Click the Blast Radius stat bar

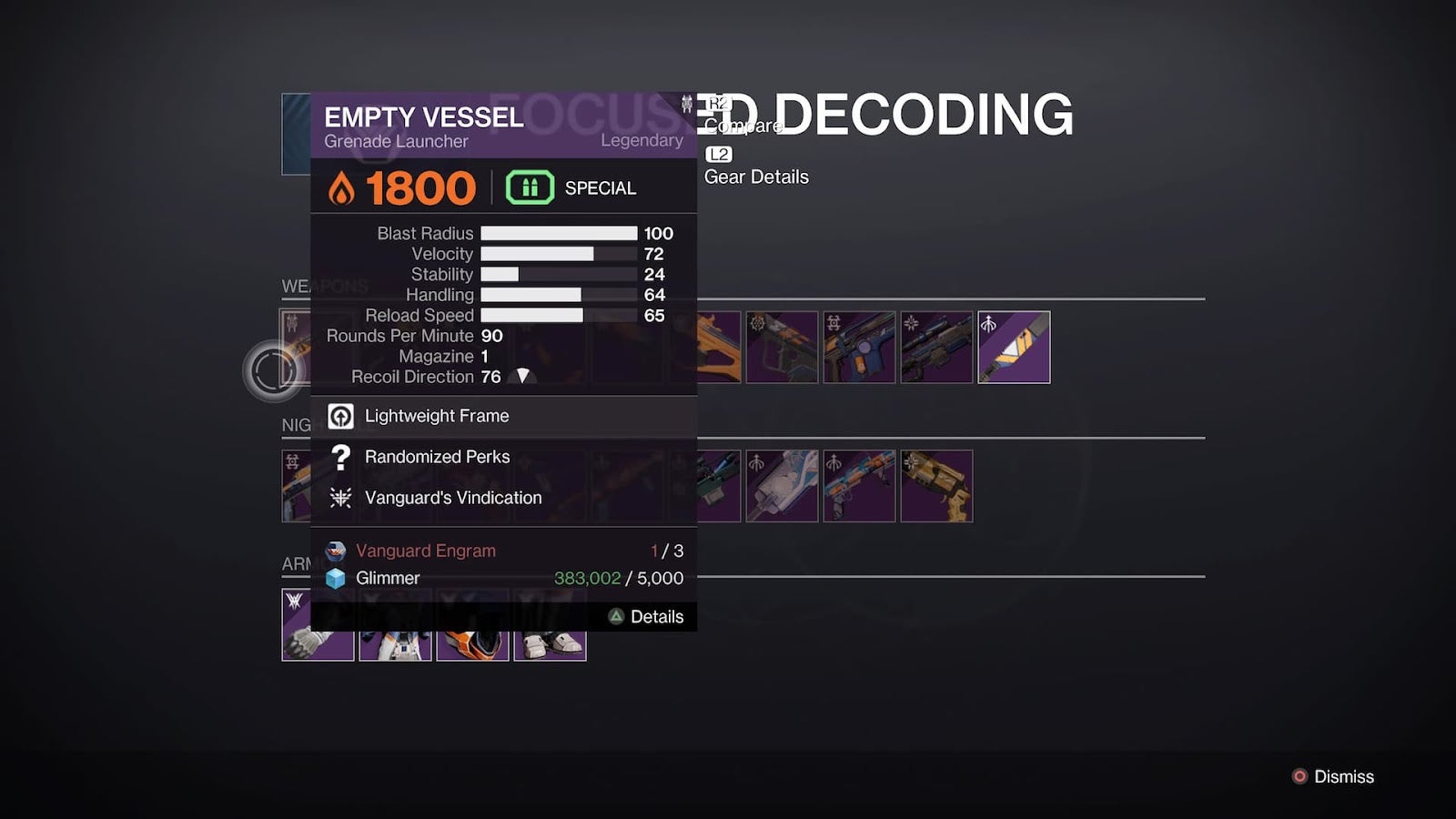pos(559,233)
